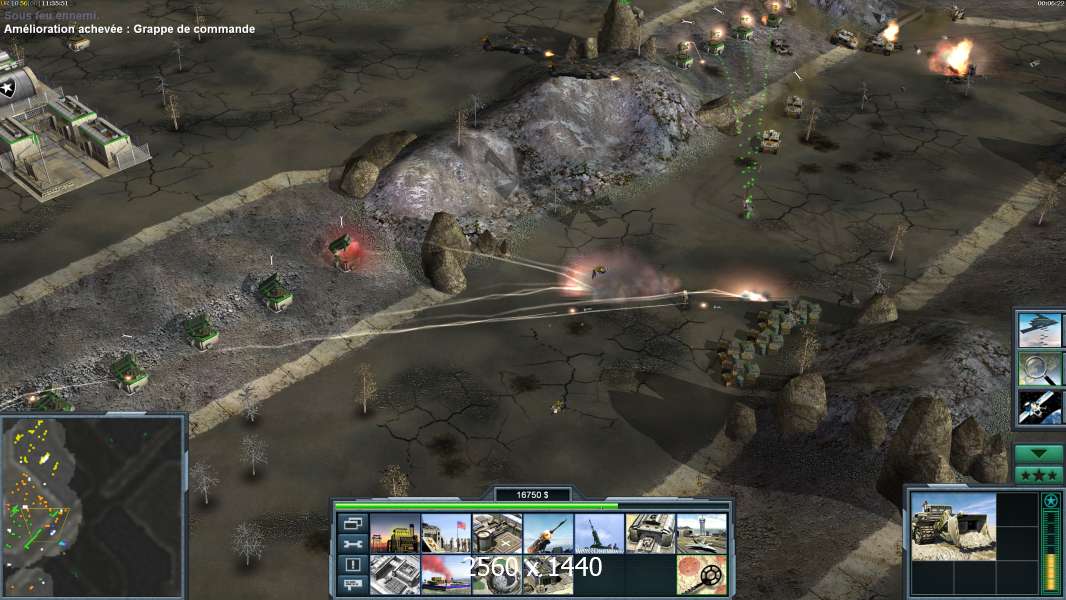Build the Patriot missile launching icon

548,534
